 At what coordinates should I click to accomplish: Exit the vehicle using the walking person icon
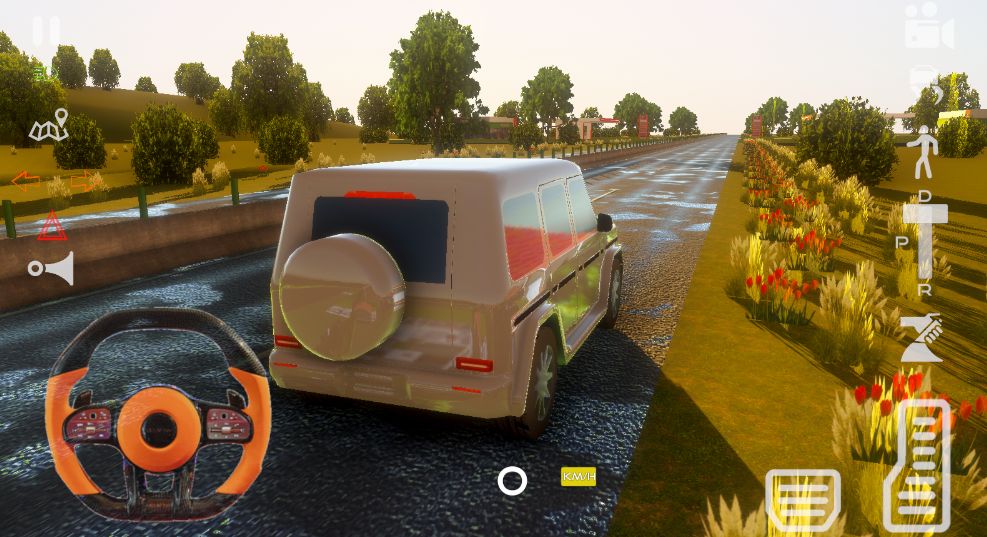pyautogui.click(x=923, y=155)
